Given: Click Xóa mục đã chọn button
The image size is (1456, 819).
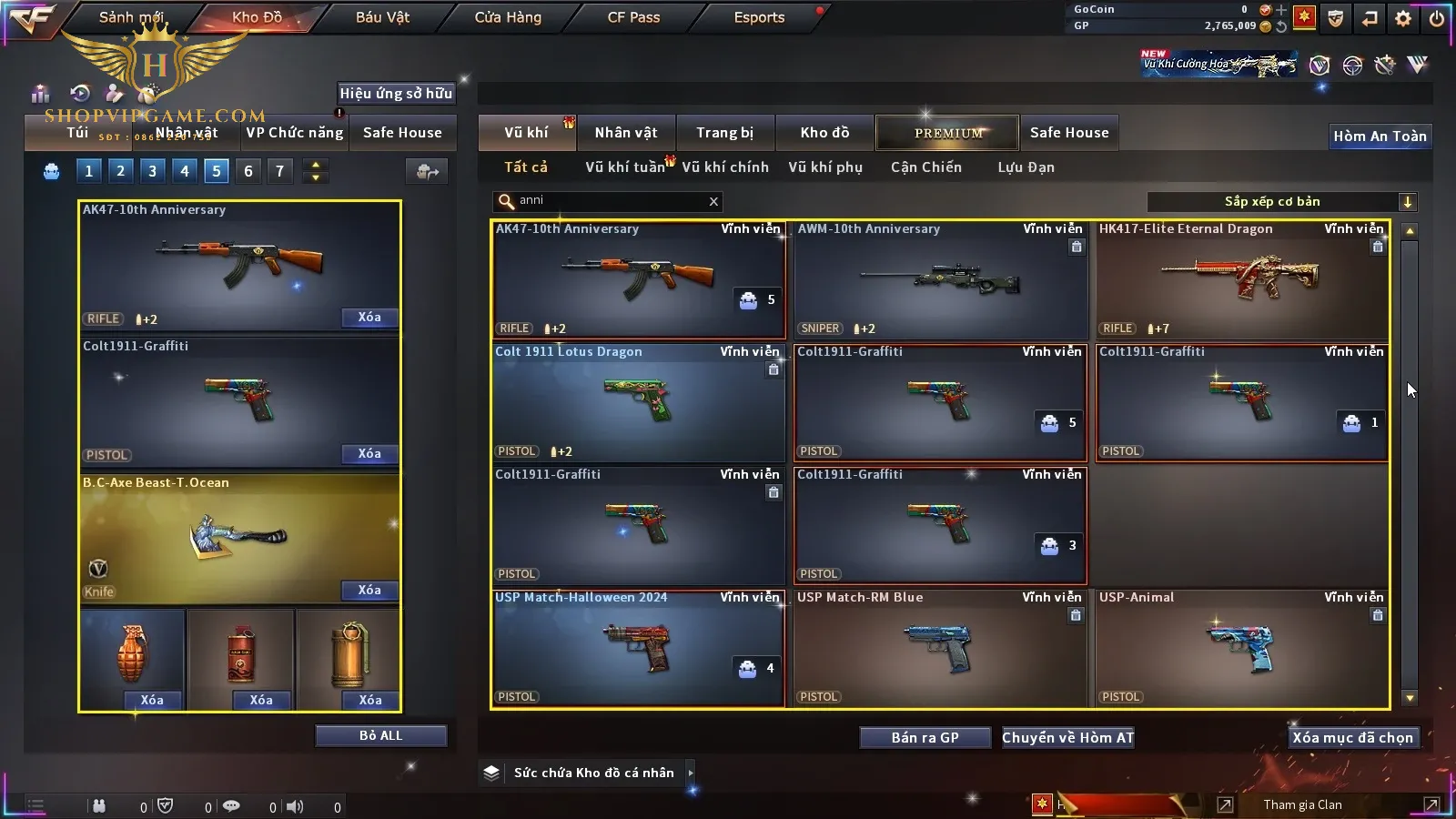Looking at the screenshot, I should tap(1352, 738).
